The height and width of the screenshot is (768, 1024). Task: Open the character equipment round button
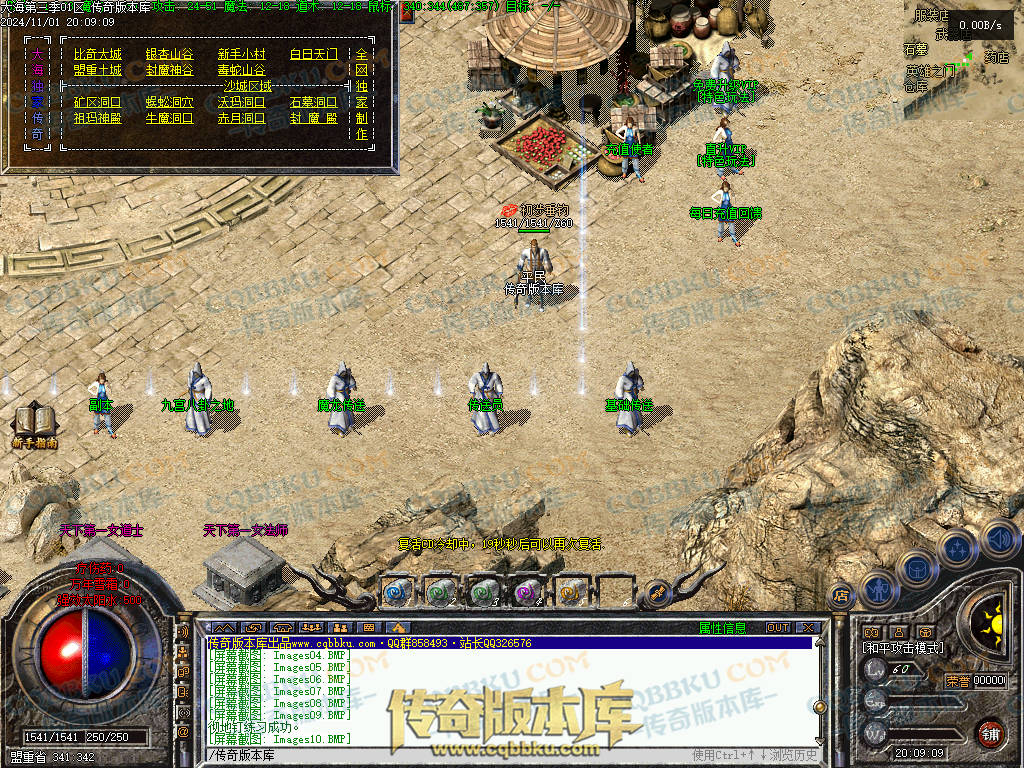(x=879, y=589)
